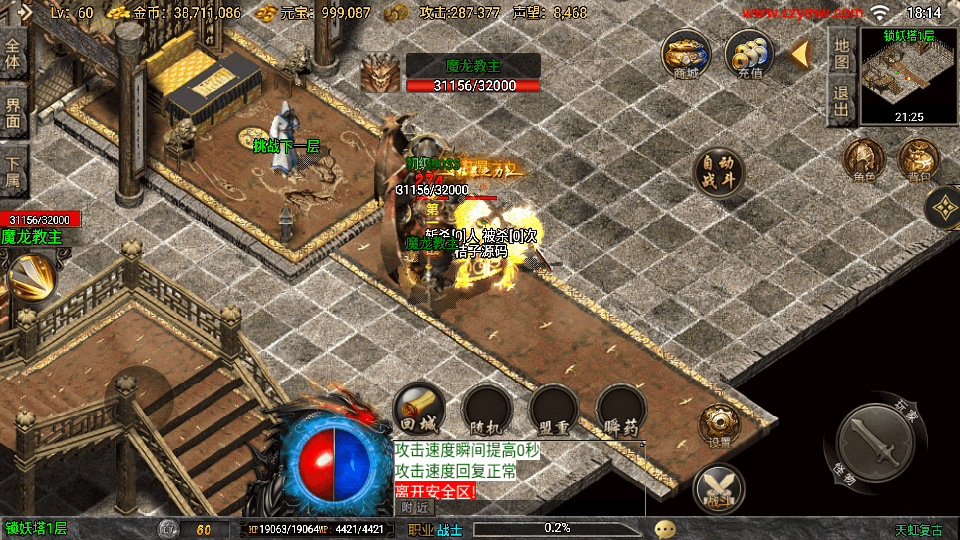The height and width of the screenshot is (540, 960).
Task: Toggle the 战斗 crossed swords mode
Action: click(717, 488)
